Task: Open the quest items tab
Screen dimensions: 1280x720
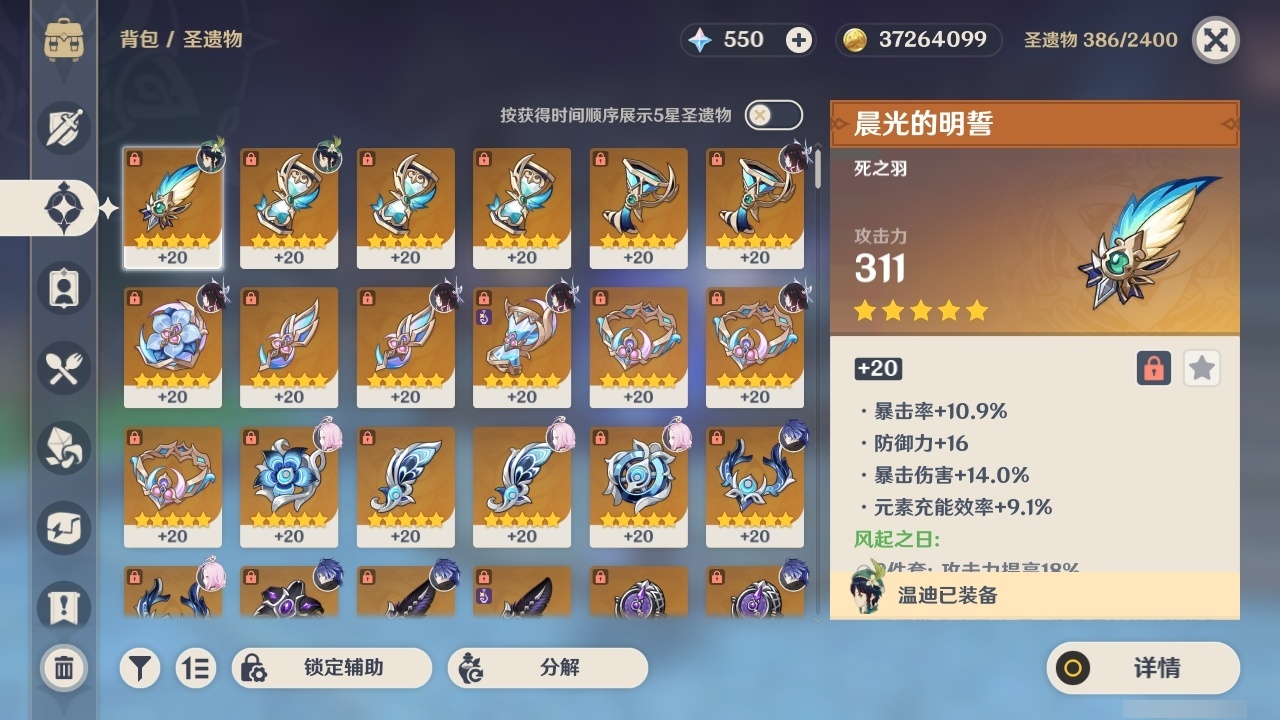Action: click(x=62, y=601)
